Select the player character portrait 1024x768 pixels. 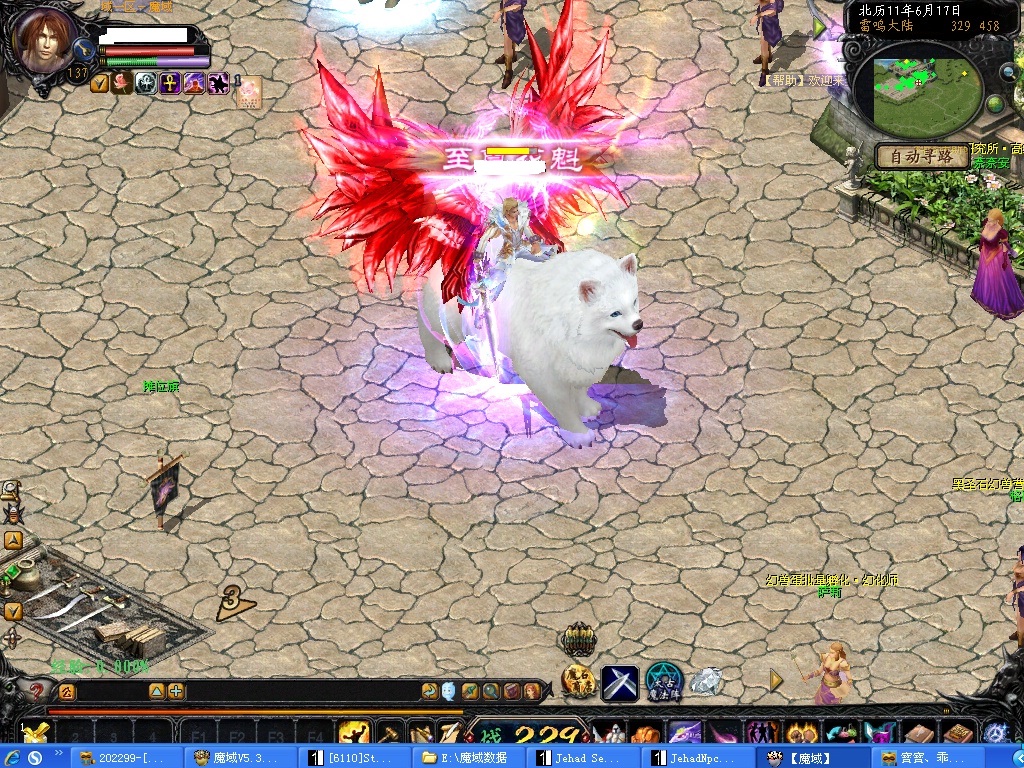pyautogui.click(x=45, y=40)
